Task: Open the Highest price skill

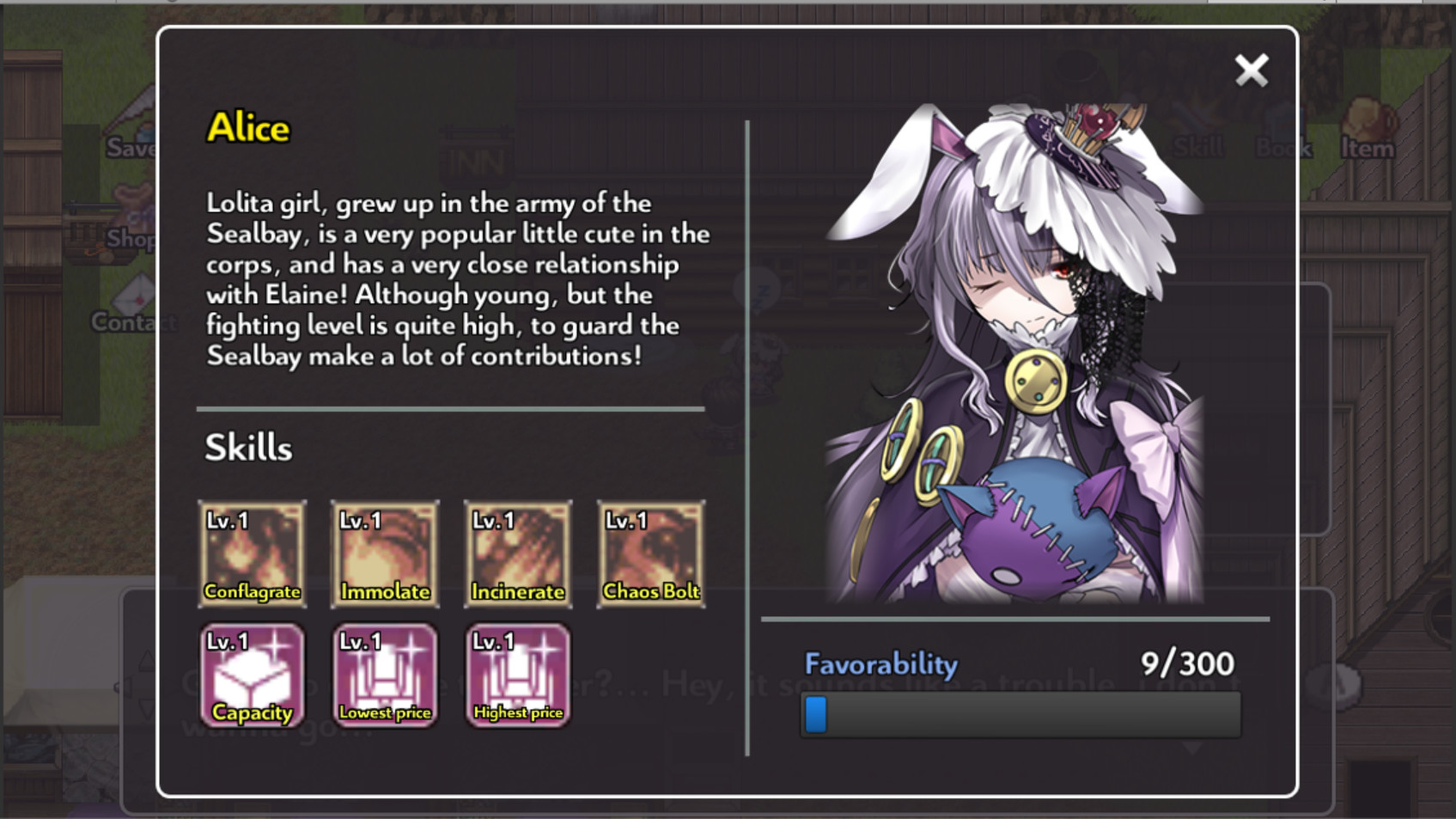Action: (516, 675)
